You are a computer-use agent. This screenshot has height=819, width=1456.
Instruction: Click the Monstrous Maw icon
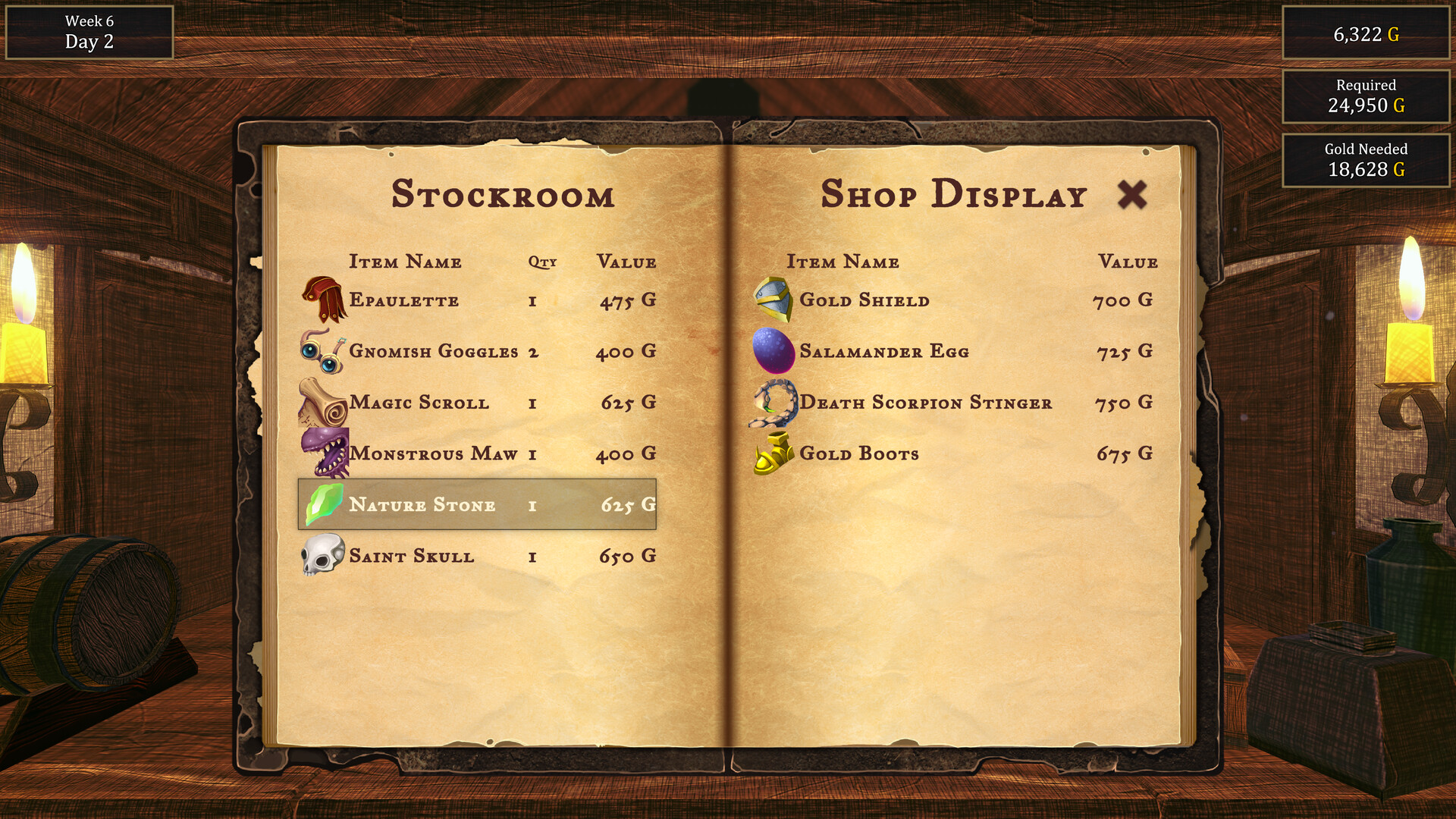click(x=322, y=453)
